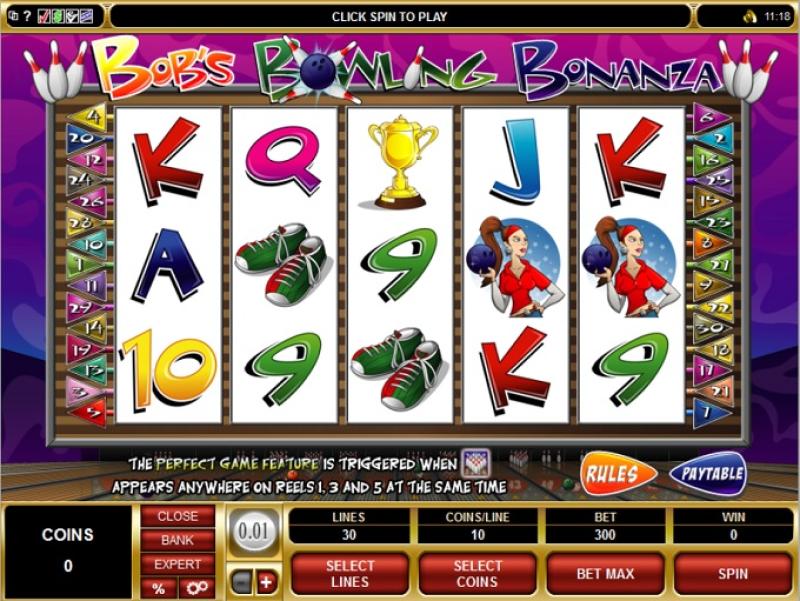Screen dimensions: 800x601
Task: Decrease coin size with the minus button
Action: (241, 582)
